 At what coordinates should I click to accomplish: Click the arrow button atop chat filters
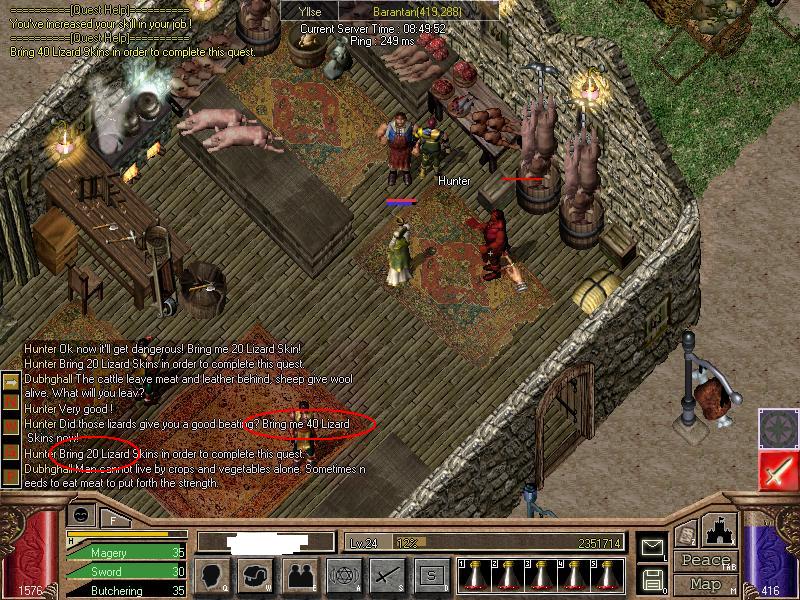tap(10, 382)
